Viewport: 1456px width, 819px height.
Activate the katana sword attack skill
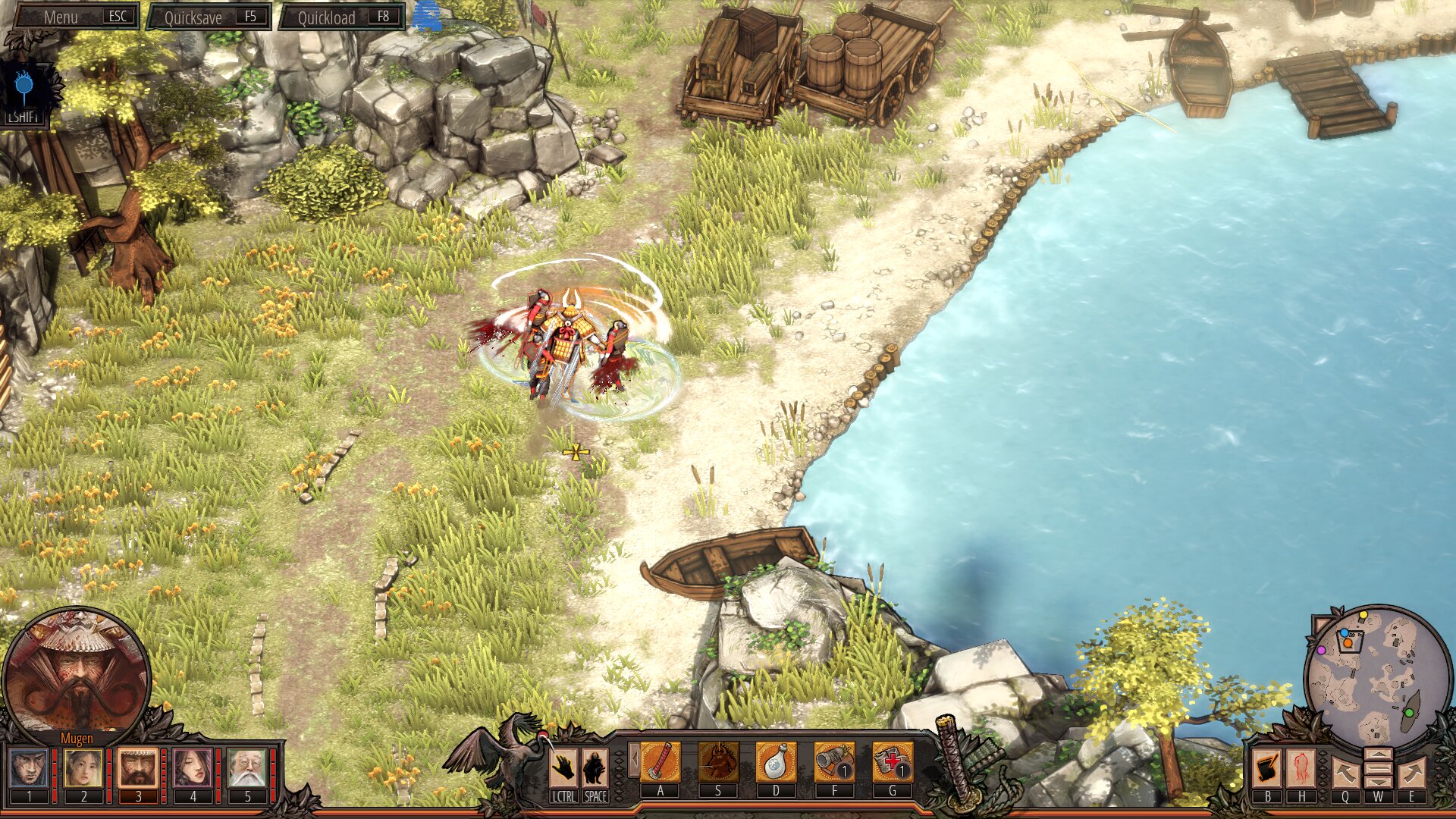click(x=661, y=762)
